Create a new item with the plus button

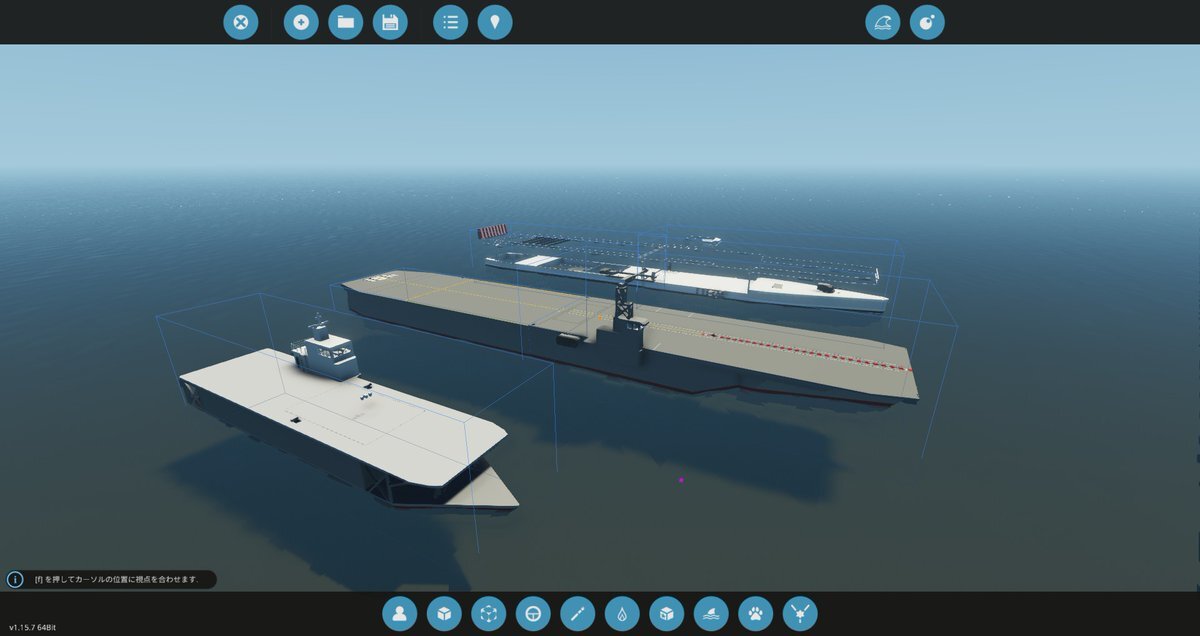tap(301, 22)
